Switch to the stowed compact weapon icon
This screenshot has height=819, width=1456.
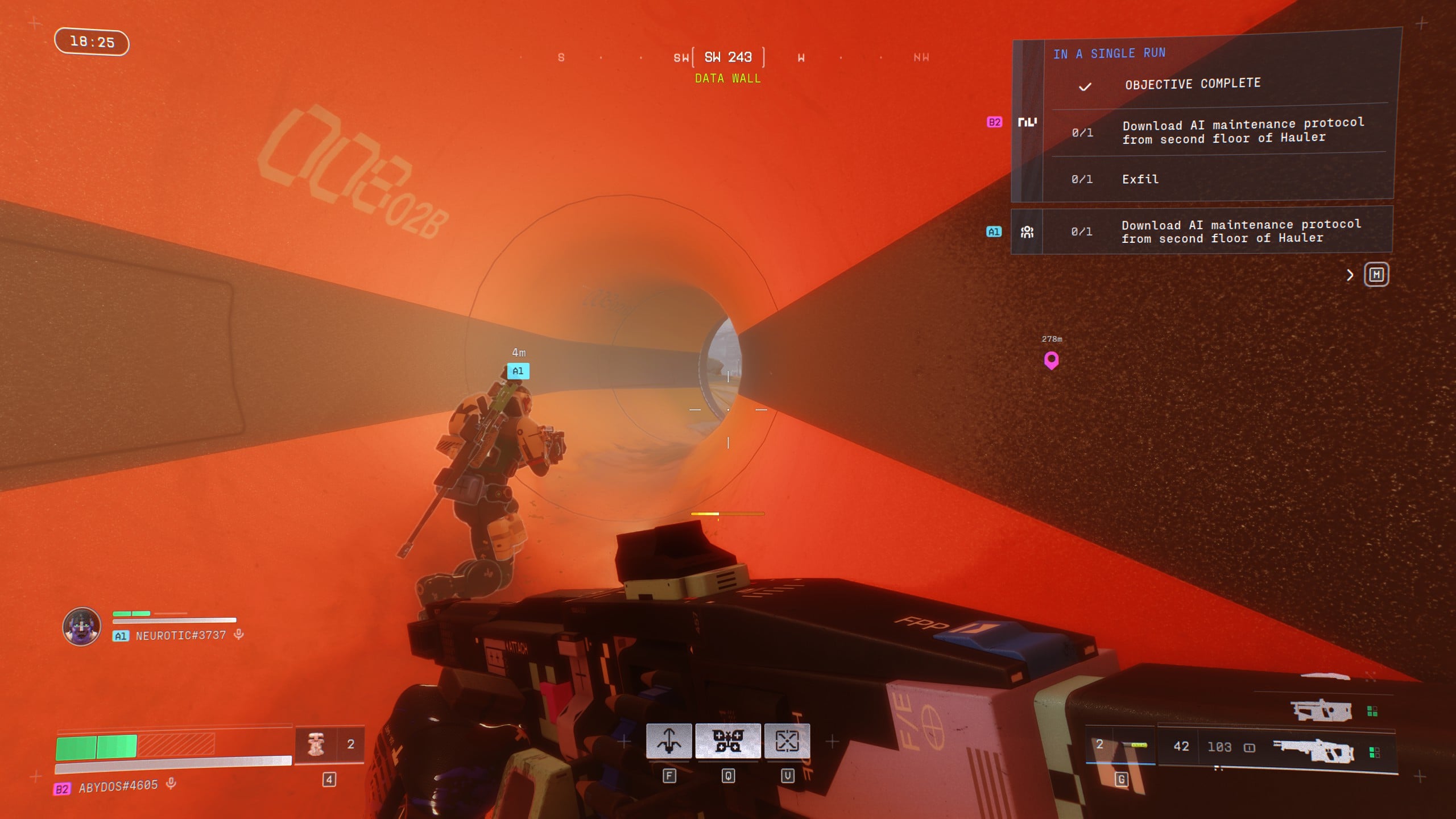click(x=1321, y=710)
